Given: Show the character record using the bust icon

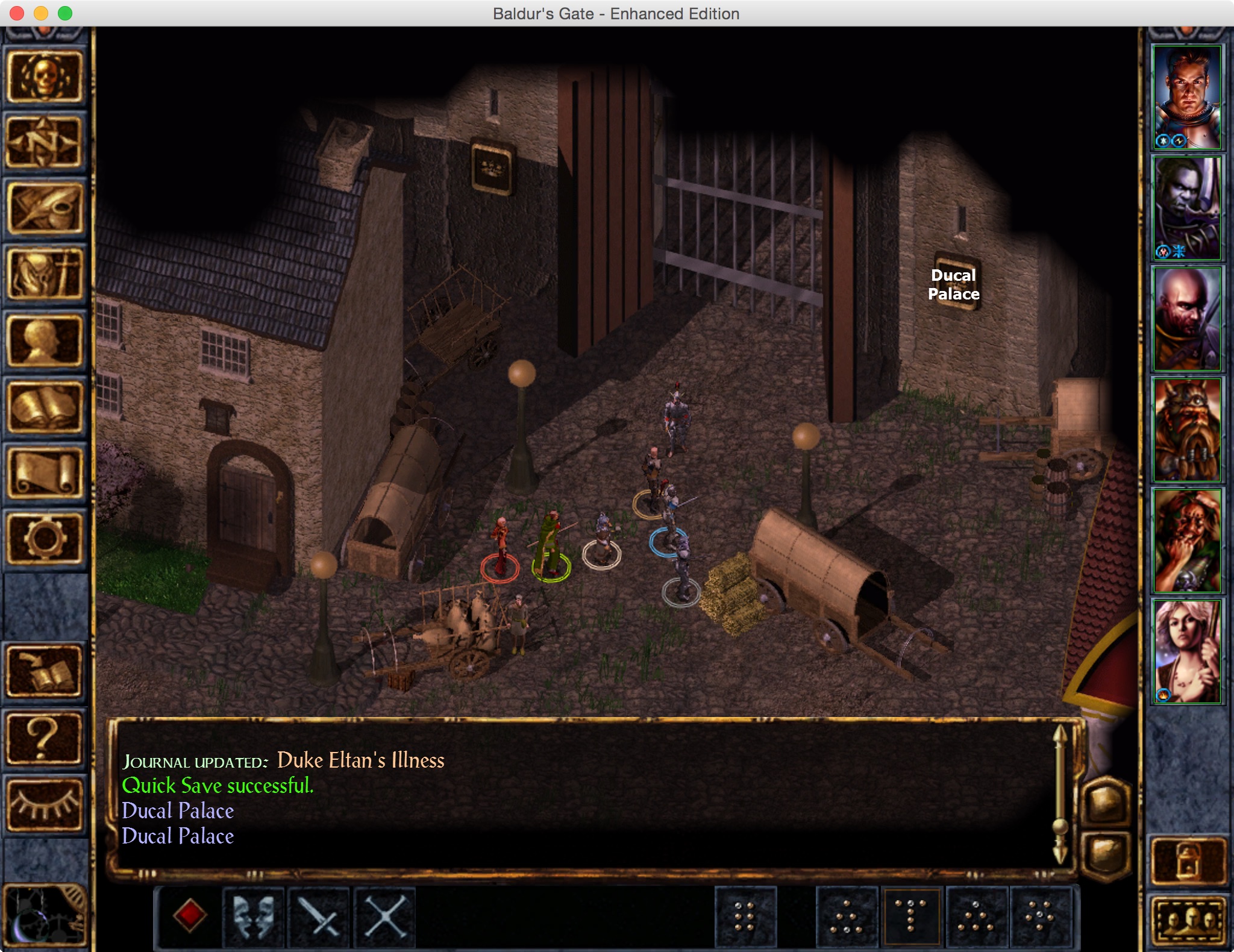Looking at the screenshot, I should click(x=44, y=341).
